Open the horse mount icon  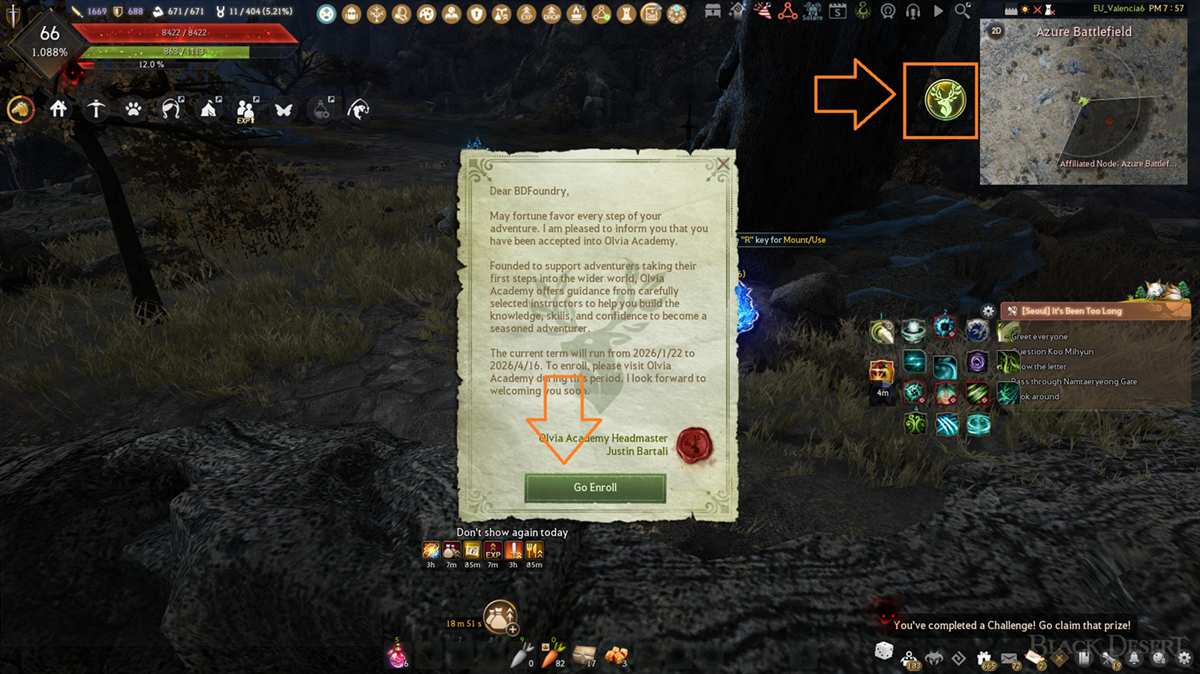pos(20,109)
